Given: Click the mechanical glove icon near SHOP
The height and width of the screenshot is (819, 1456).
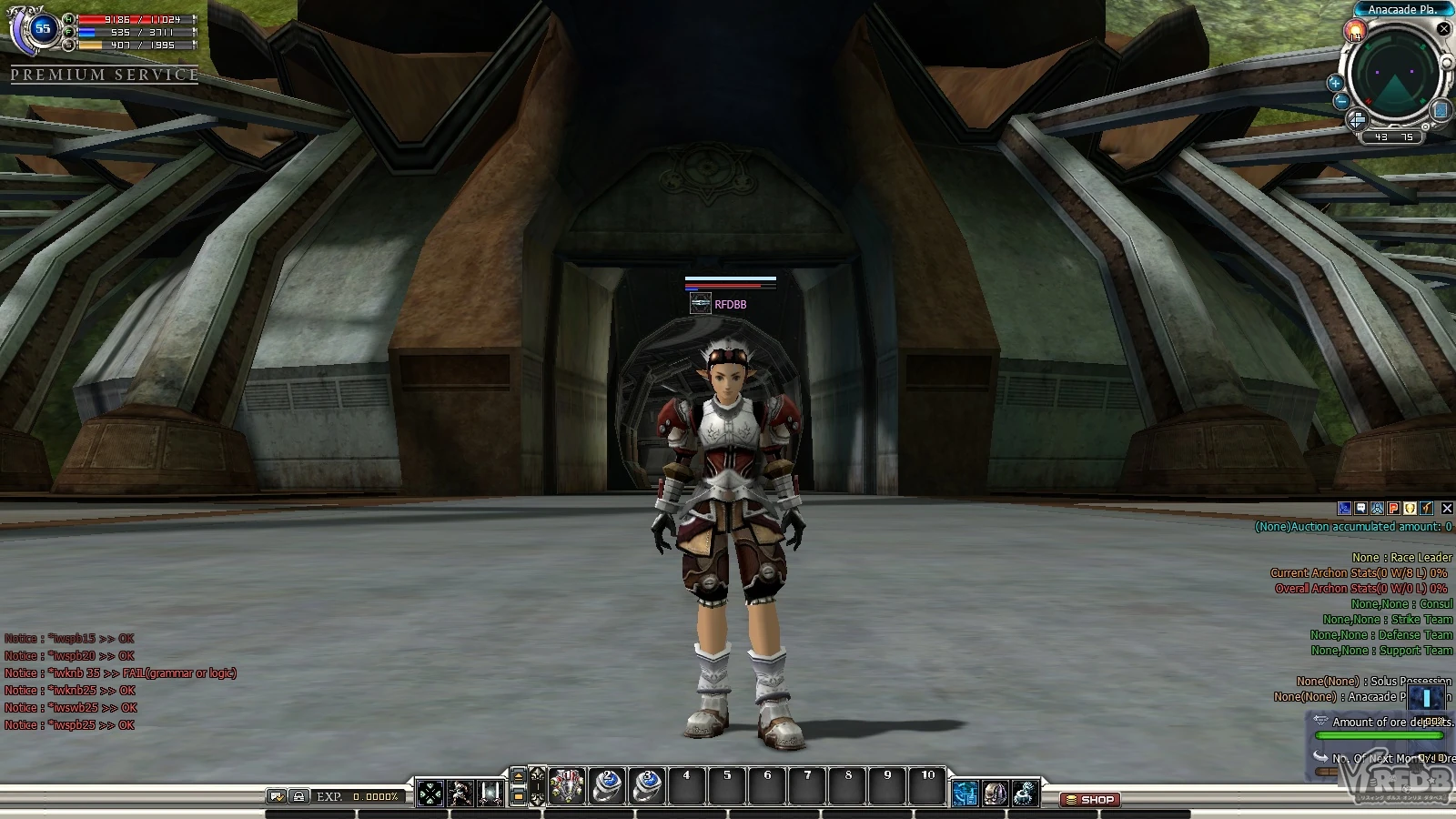Looking at the screenshot, I should click(x=1025, y=794).
